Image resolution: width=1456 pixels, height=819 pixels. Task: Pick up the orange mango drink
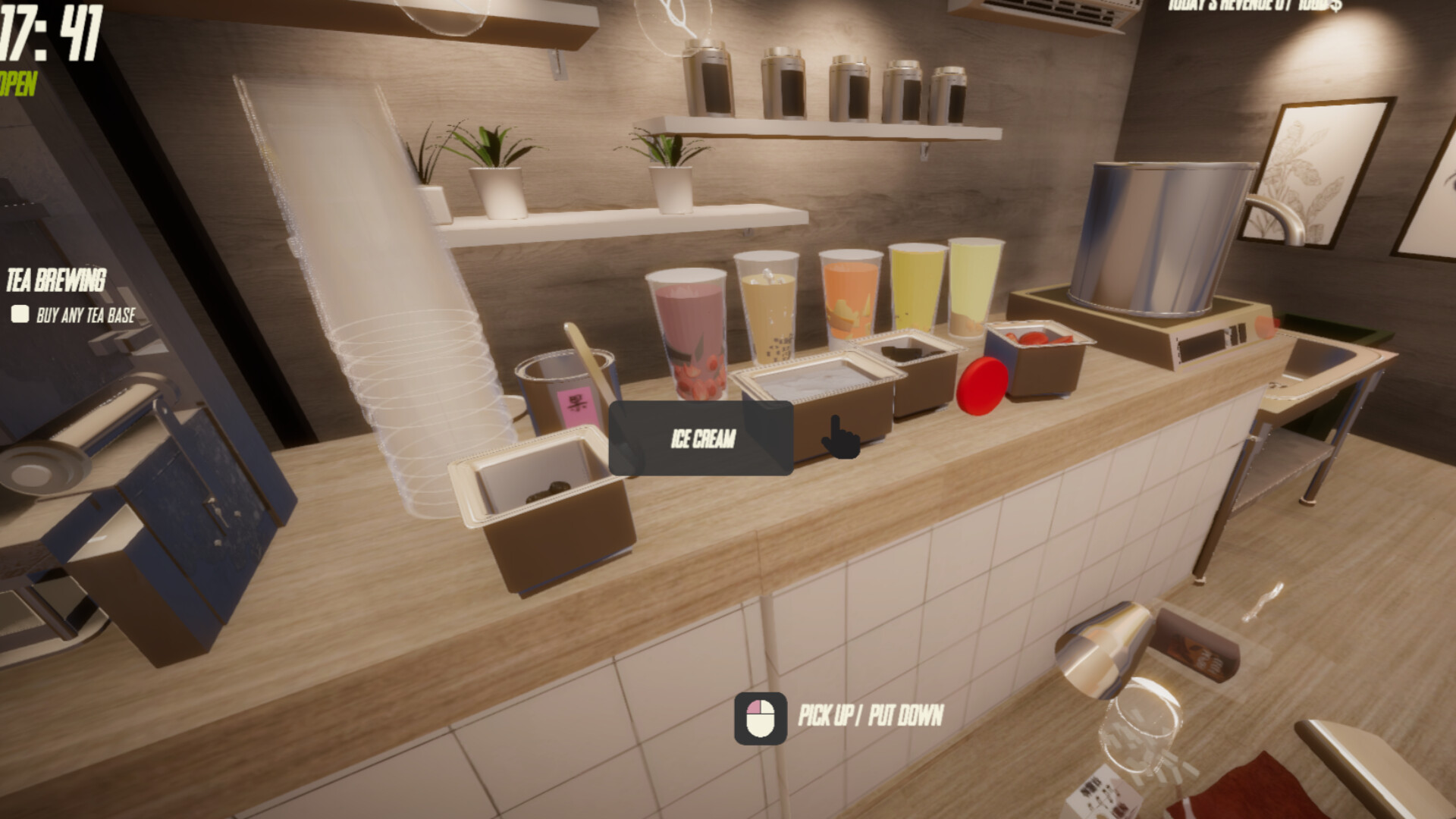point(849,303)
